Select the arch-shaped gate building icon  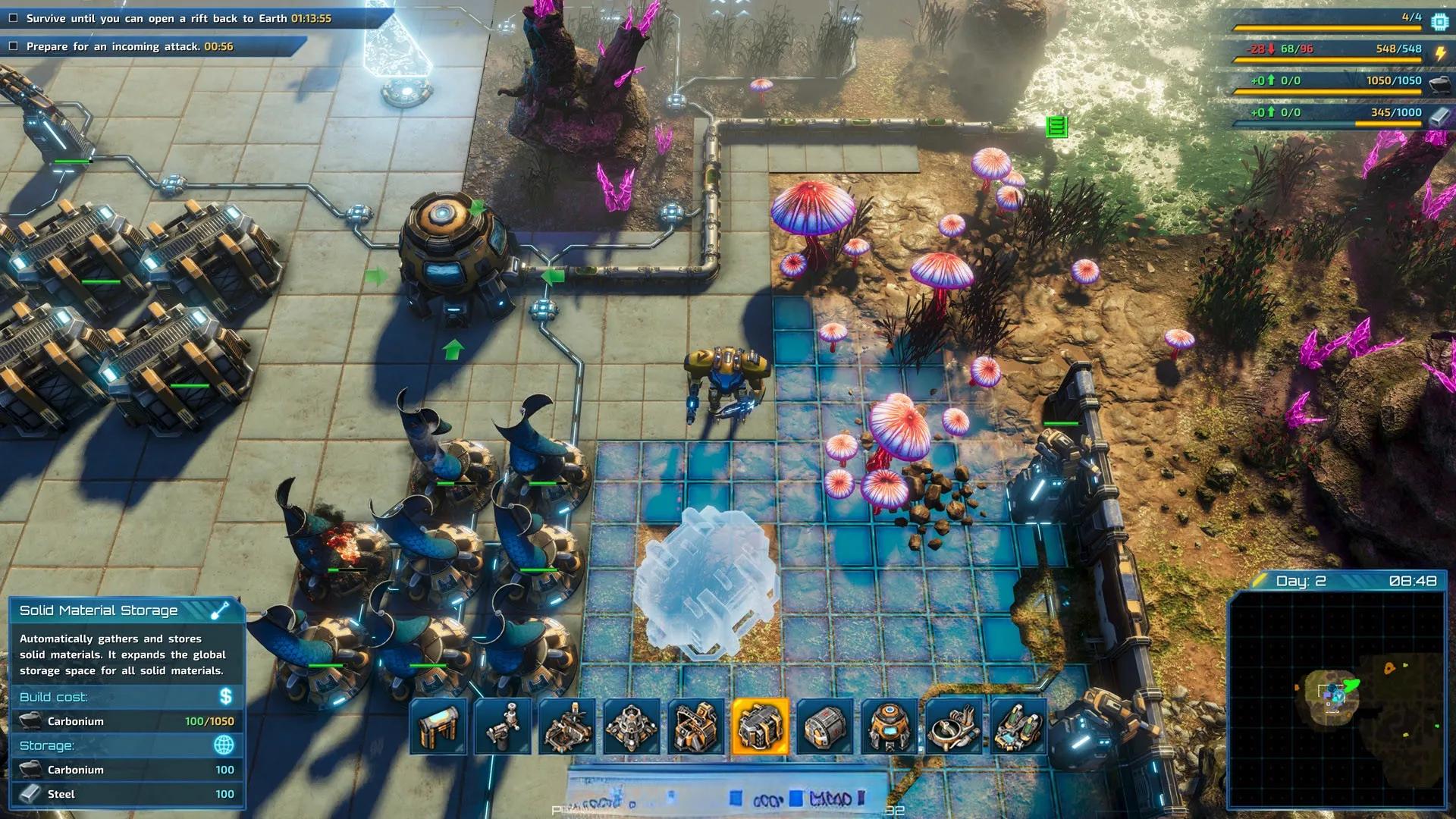[x=438, y=726]
